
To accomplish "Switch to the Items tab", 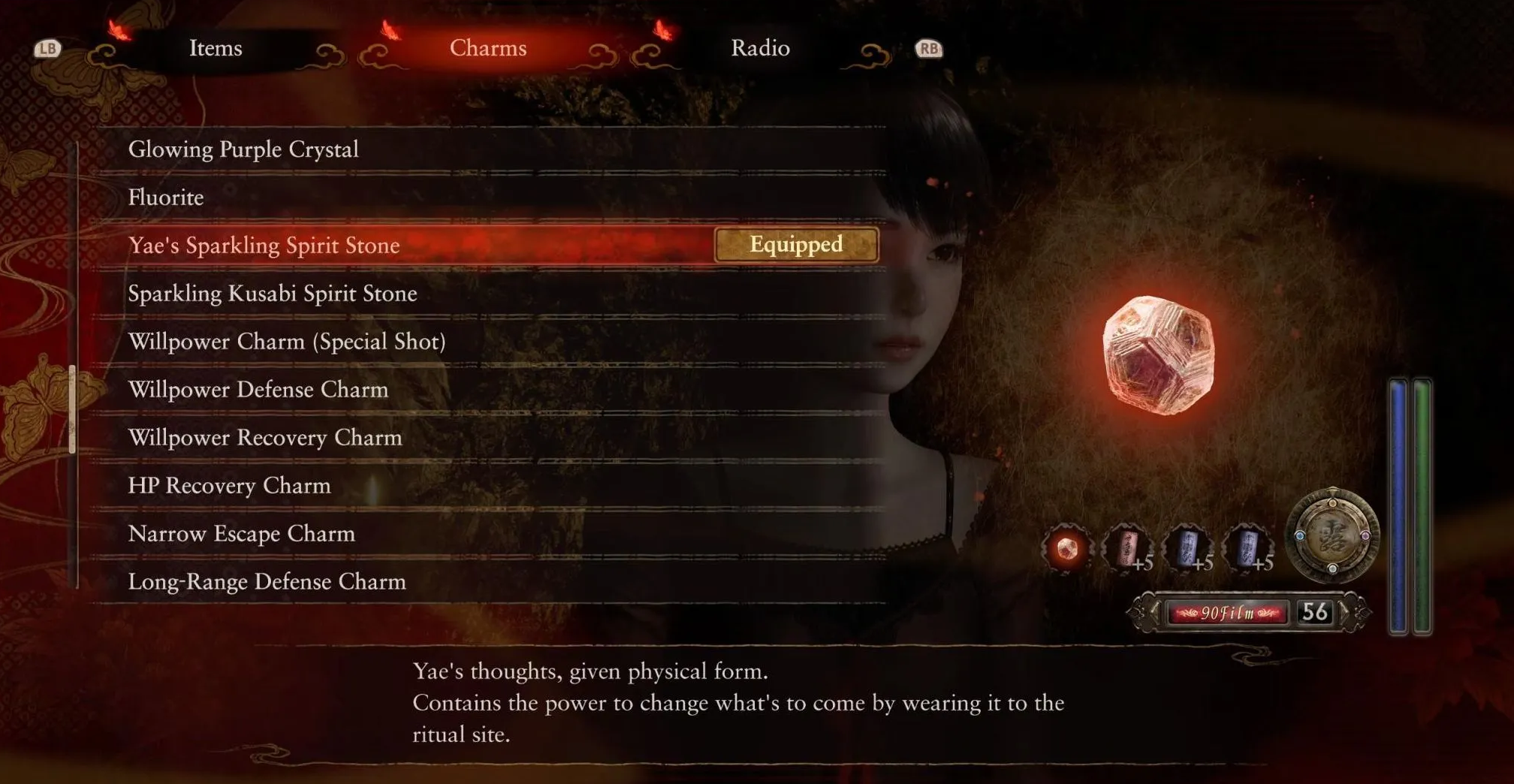I will click(216, 48).
